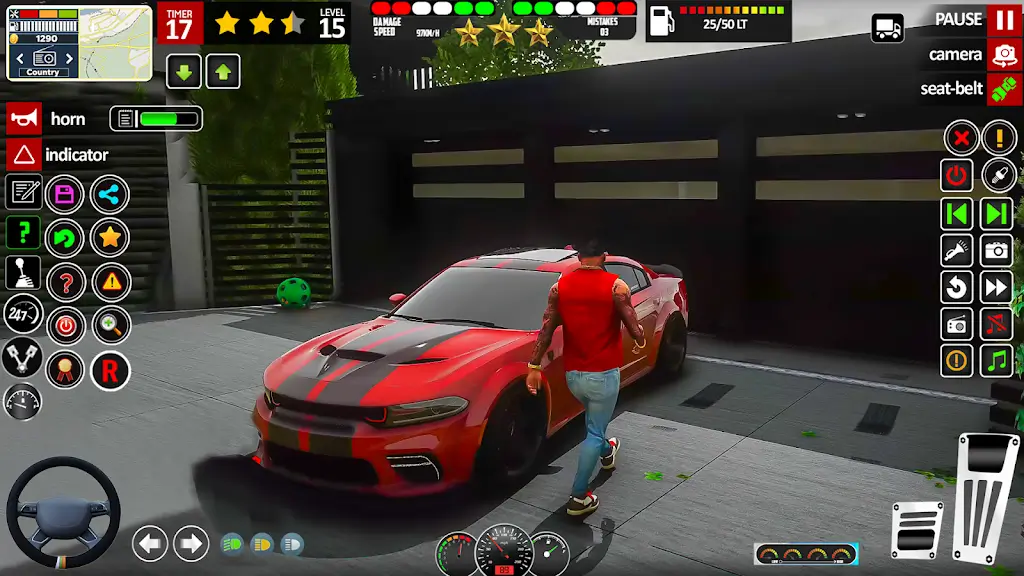Click the blue share icon
The image size is (1024, 576).
coord(110,194)
